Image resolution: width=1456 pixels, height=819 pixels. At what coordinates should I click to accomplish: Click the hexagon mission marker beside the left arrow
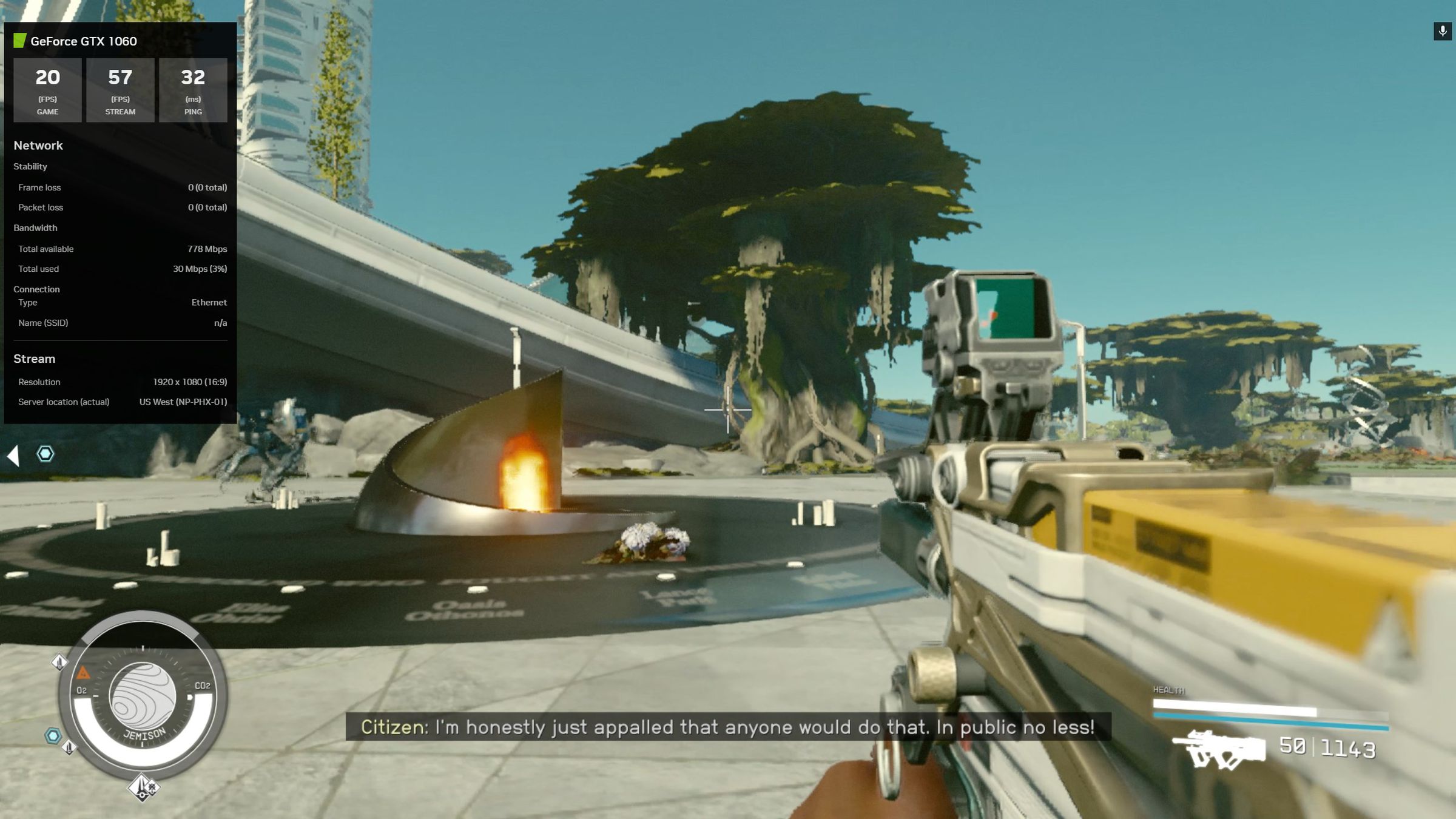click(x=45, y=454)
